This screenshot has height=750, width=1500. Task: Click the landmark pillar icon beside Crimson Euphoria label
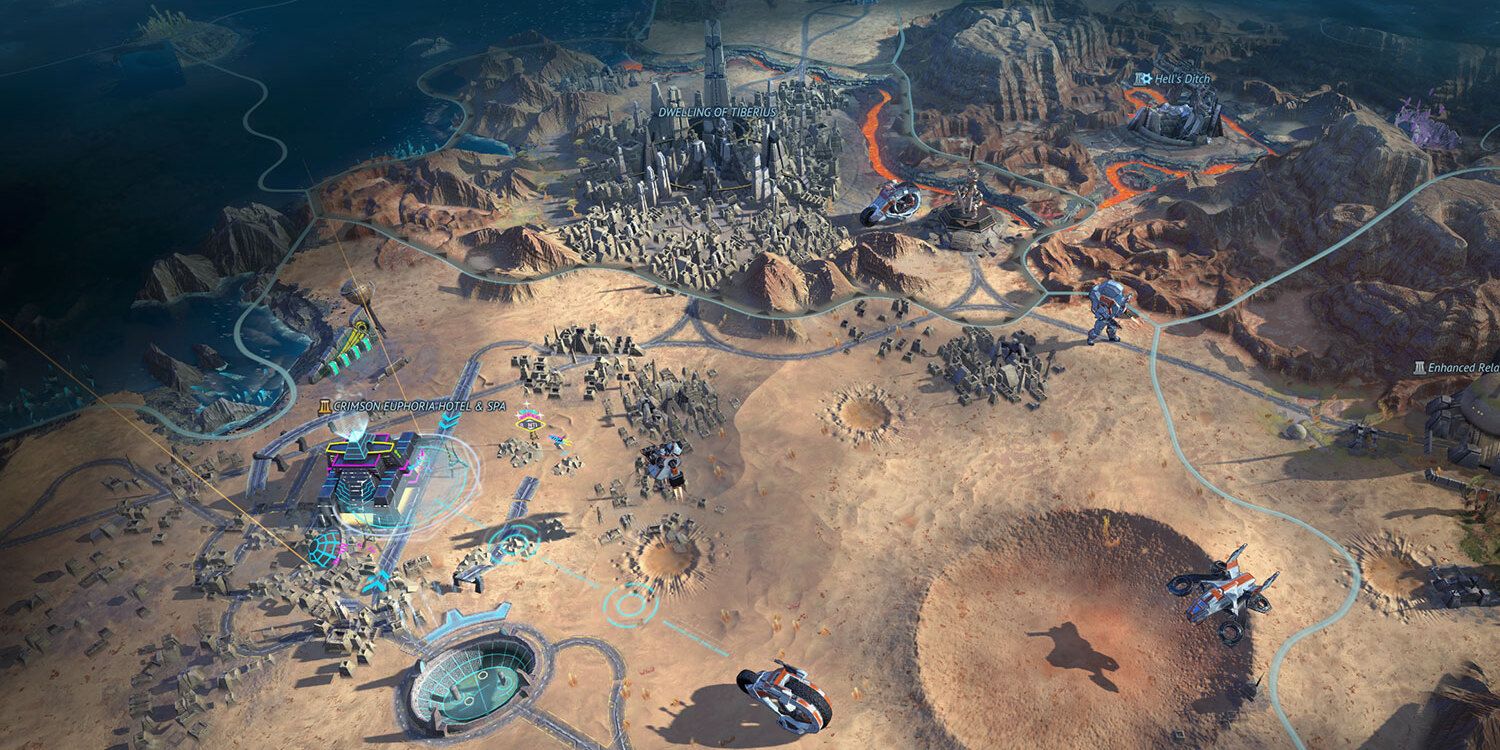[326, 406]
